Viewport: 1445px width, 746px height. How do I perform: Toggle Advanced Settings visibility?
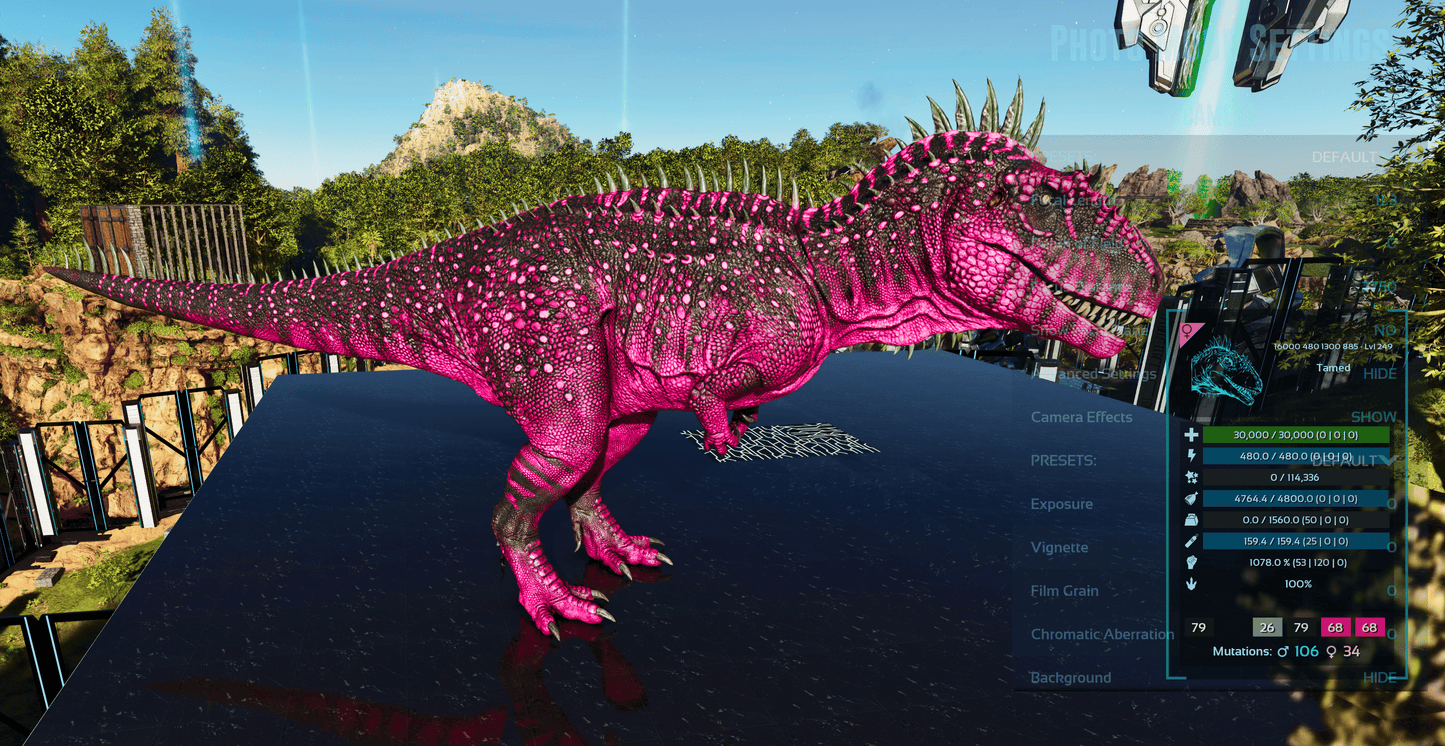tap(1380, 374)
